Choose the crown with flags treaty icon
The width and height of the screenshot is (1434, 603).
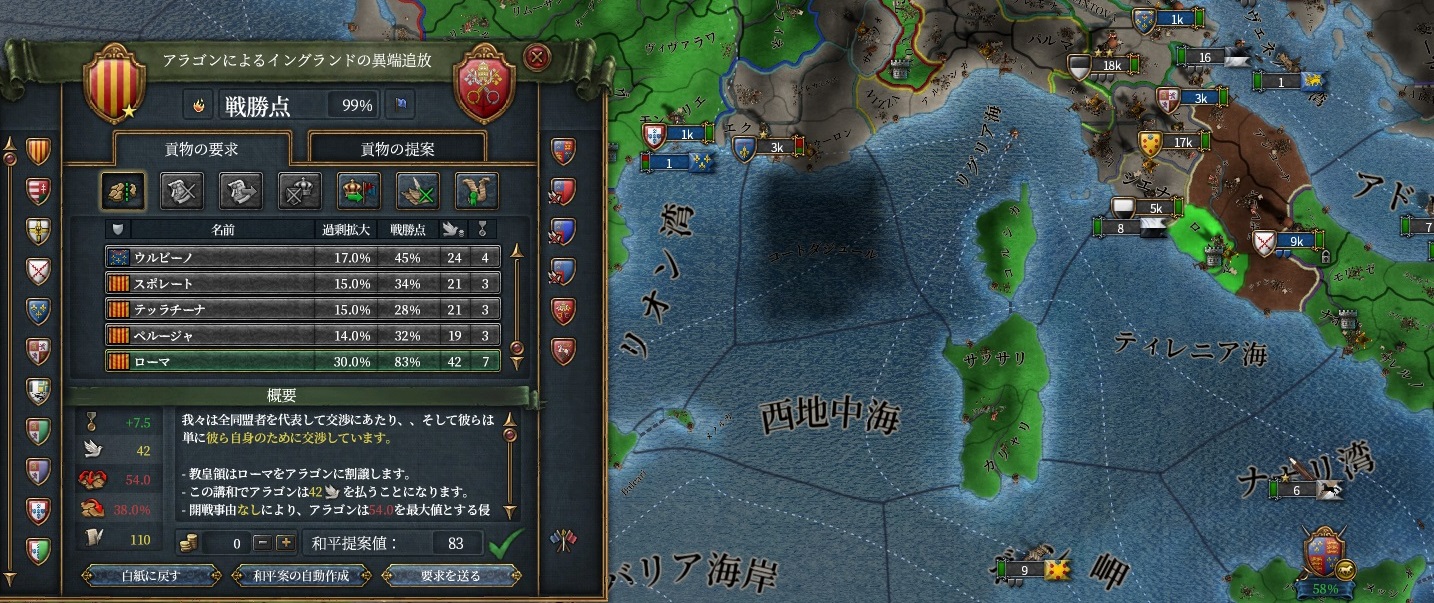pos(358,190)
